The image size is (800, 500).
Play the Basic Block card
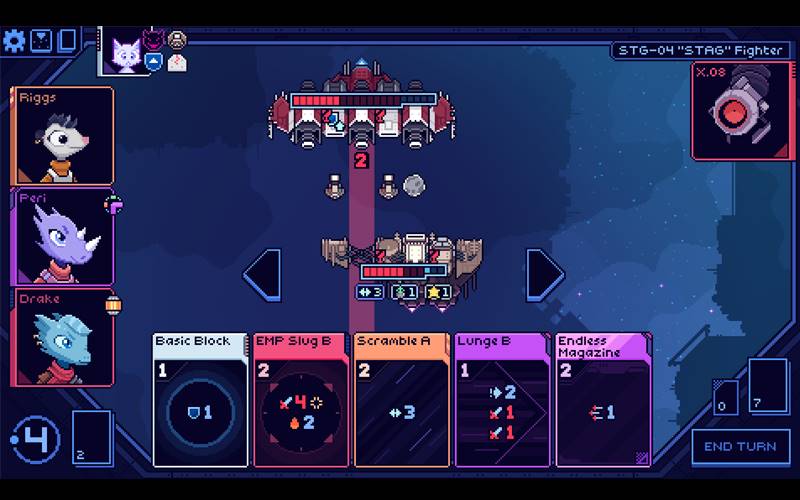point(200,400)
